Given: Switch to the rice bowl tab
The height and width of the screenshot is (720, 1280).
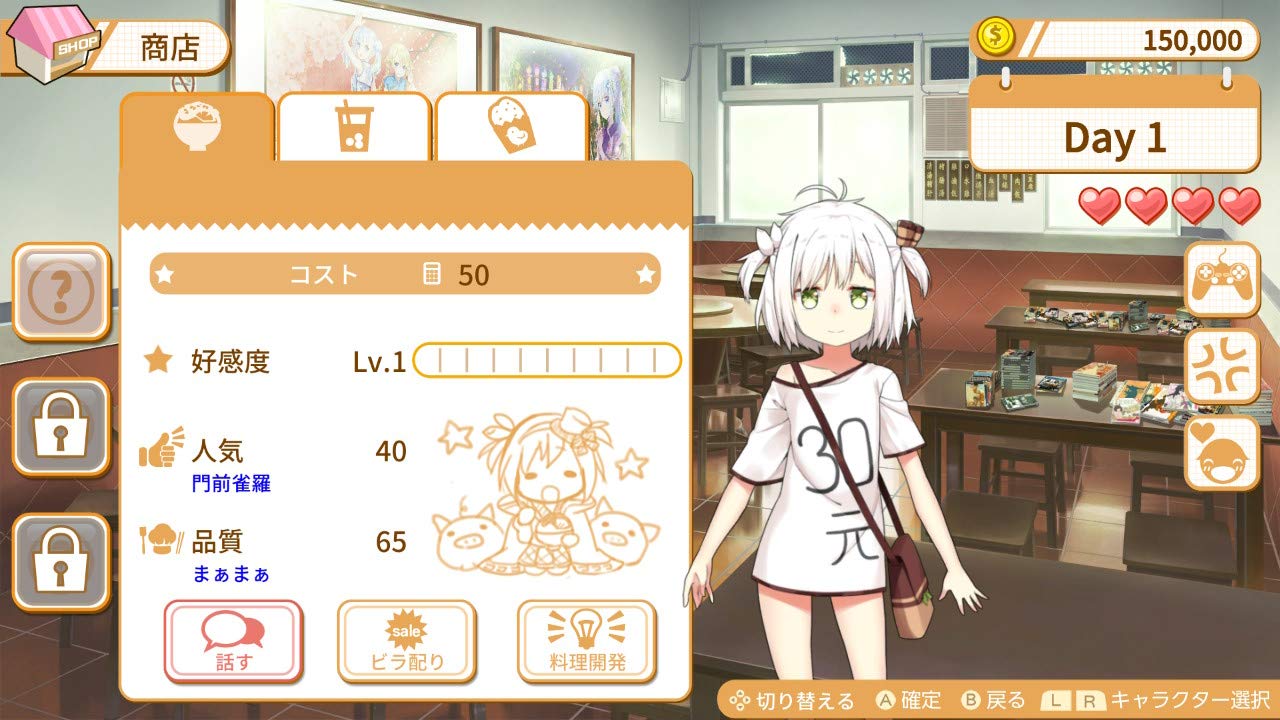Looking at the screenshot, I should click(x=200, y=125).
